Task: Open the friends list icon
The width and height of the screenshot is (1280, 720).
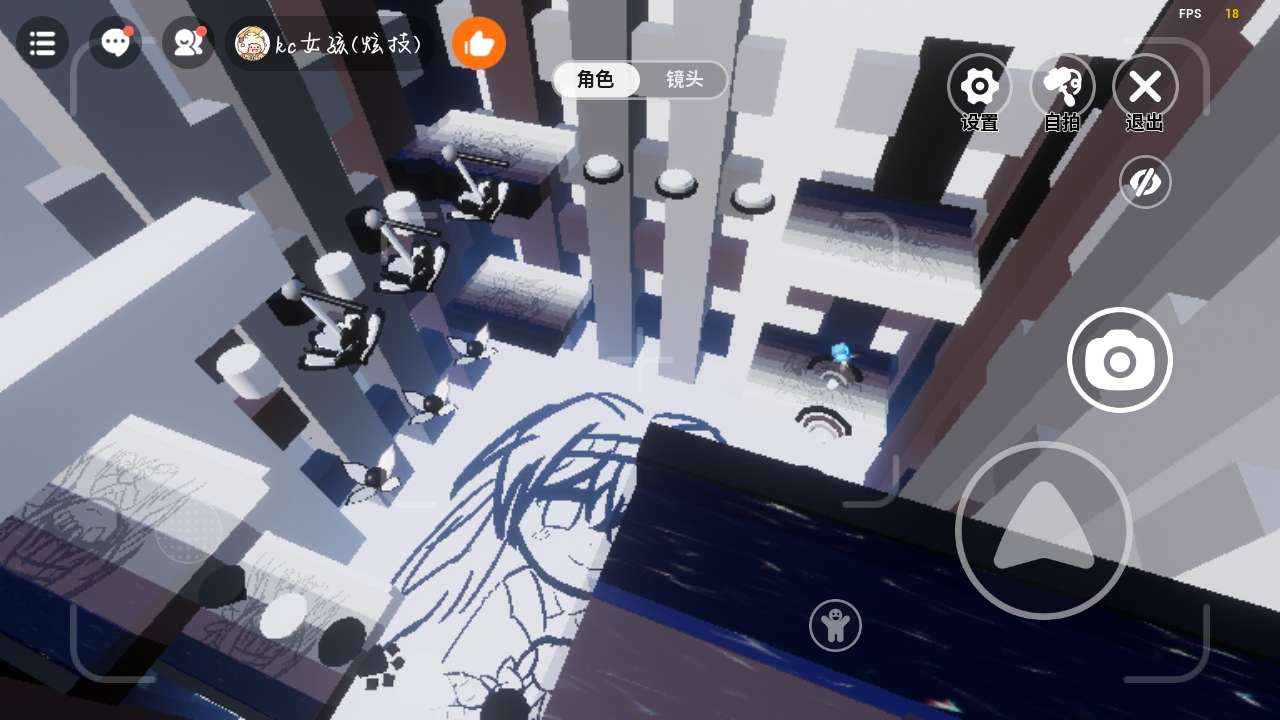Action: tap(188, 43)
